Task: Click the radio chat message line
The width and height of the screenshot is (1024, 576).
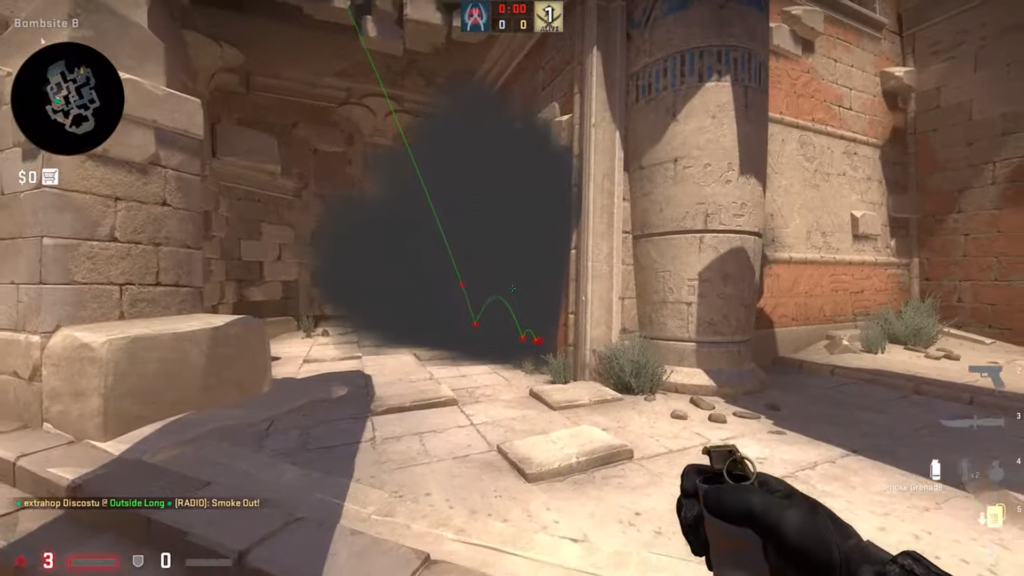Action: [138, 502]
